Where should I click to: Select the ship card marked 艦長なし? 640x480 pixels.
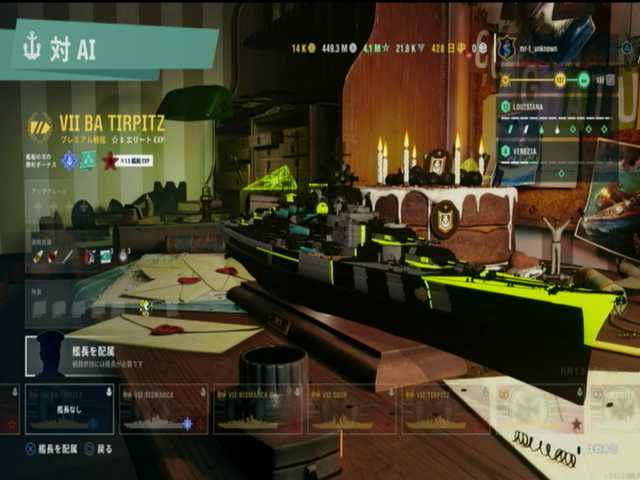point(69,410)
